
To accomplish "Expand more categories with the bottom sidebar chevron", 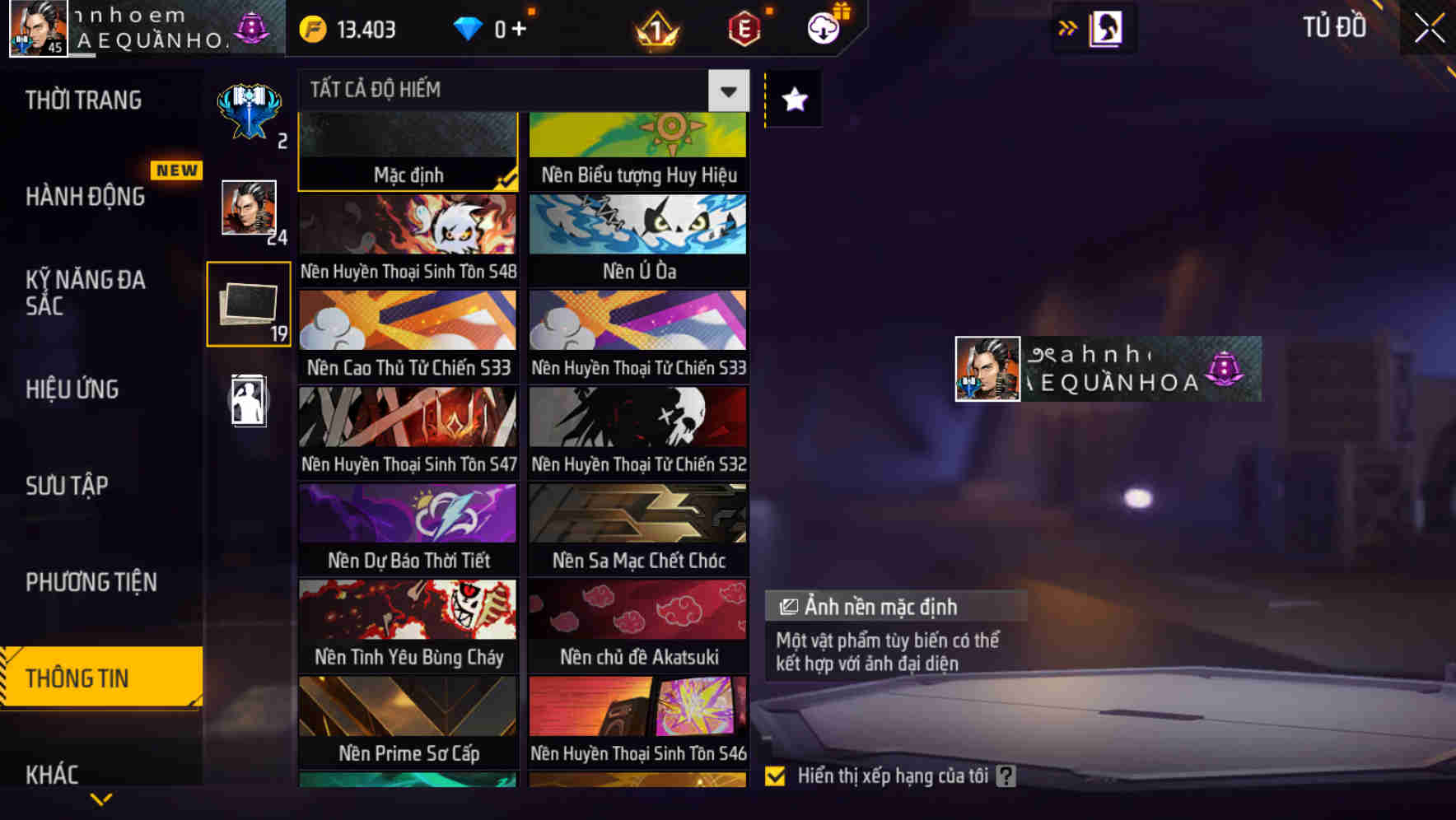I will (101, 797).
